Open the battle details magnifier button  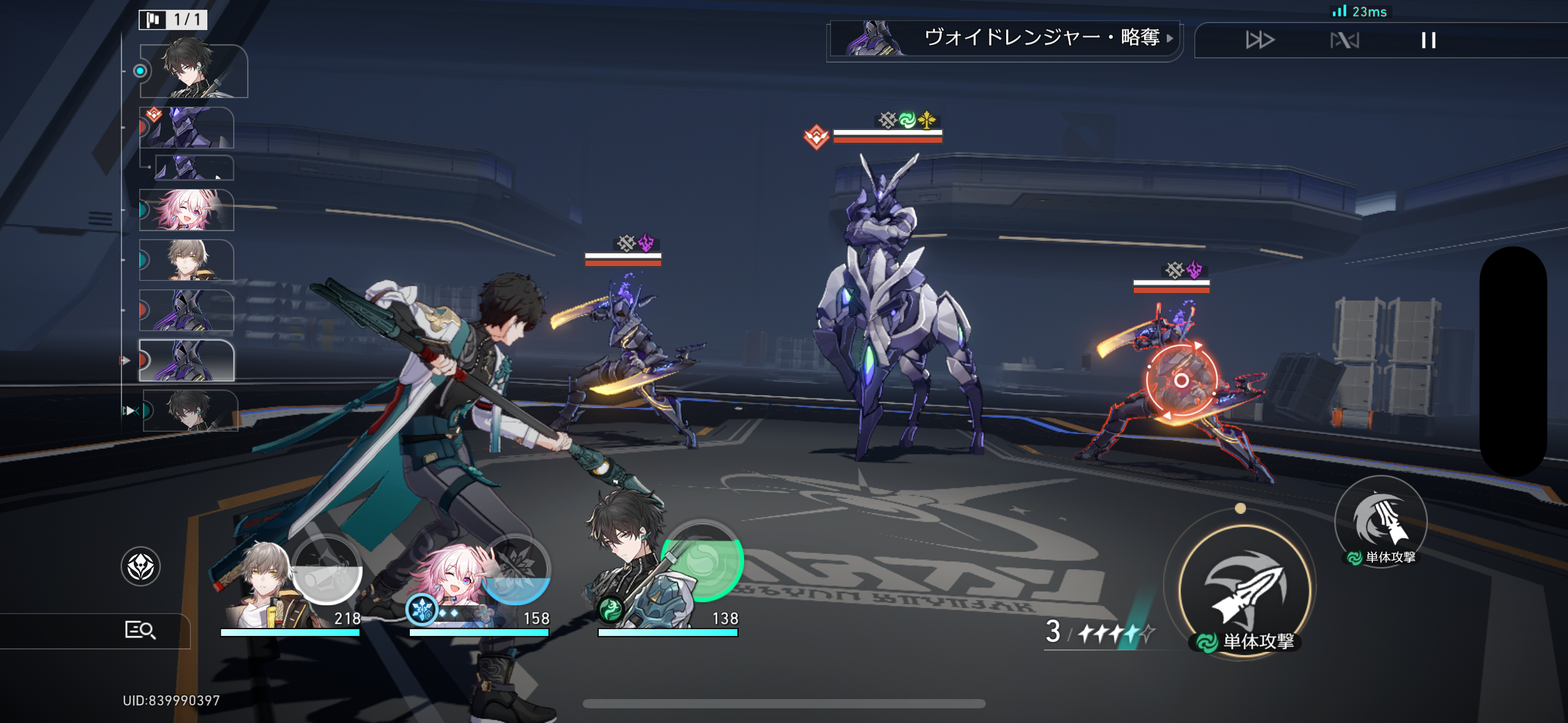click(x=140, y=630)
